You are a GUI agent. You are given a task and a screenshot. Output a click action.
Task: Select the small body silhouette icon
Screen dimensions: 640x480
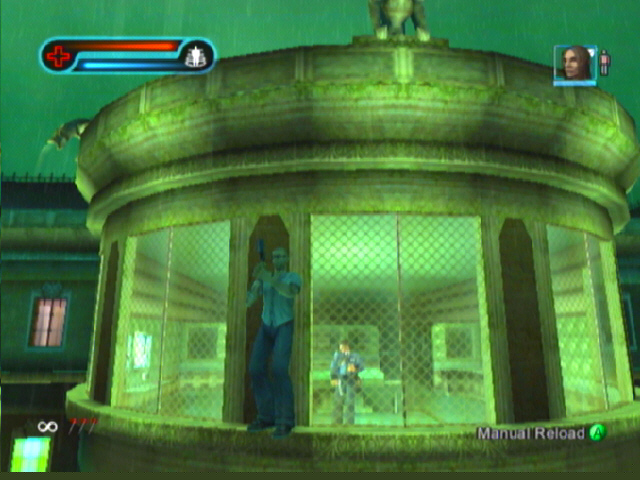604,63
